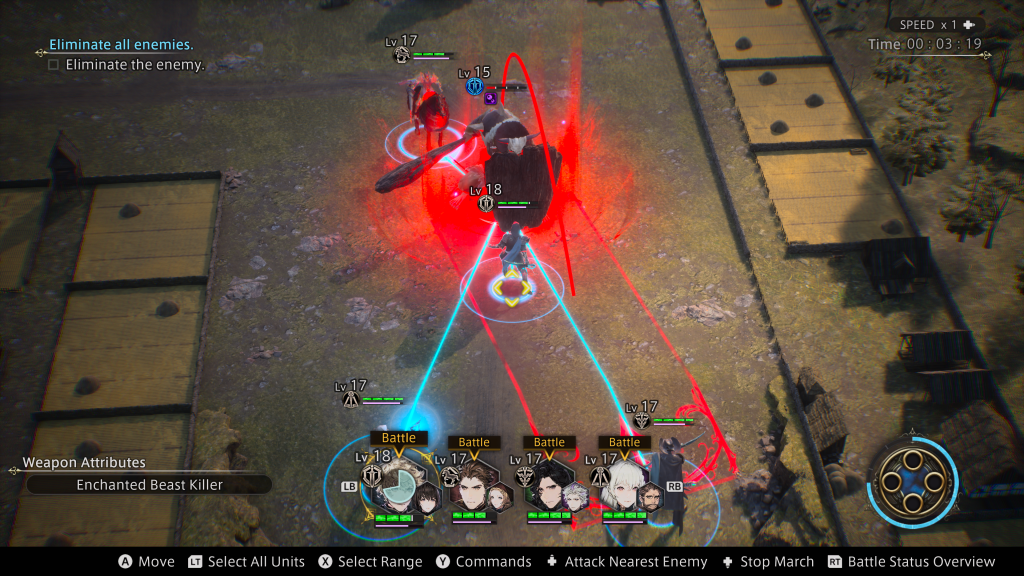Open the circular formation wheel
Viewport: 1024px width, 576px height.
click(x=912, y=483)
